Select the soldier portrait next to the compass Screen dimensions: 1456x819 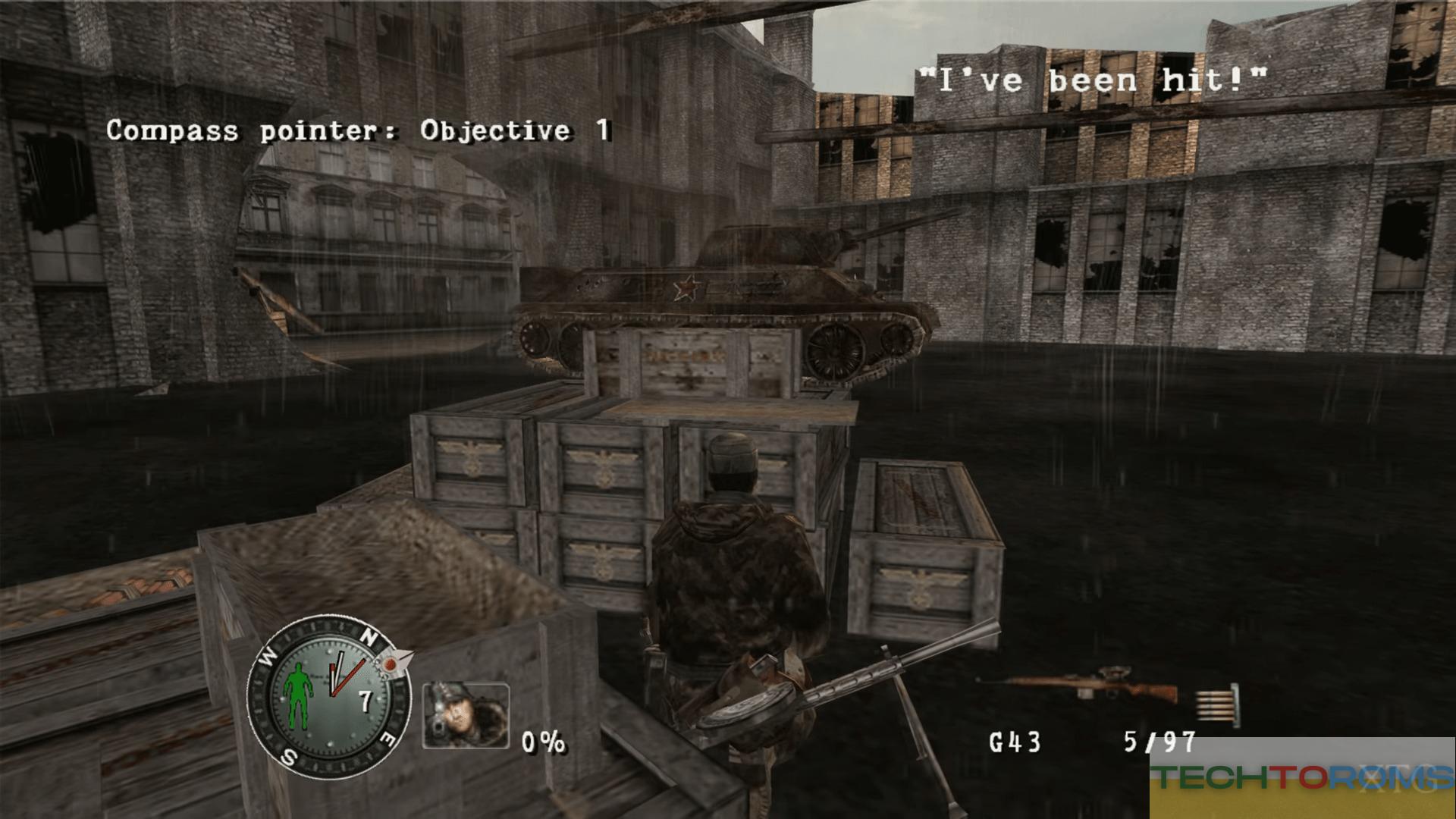(x=466, y=715)
